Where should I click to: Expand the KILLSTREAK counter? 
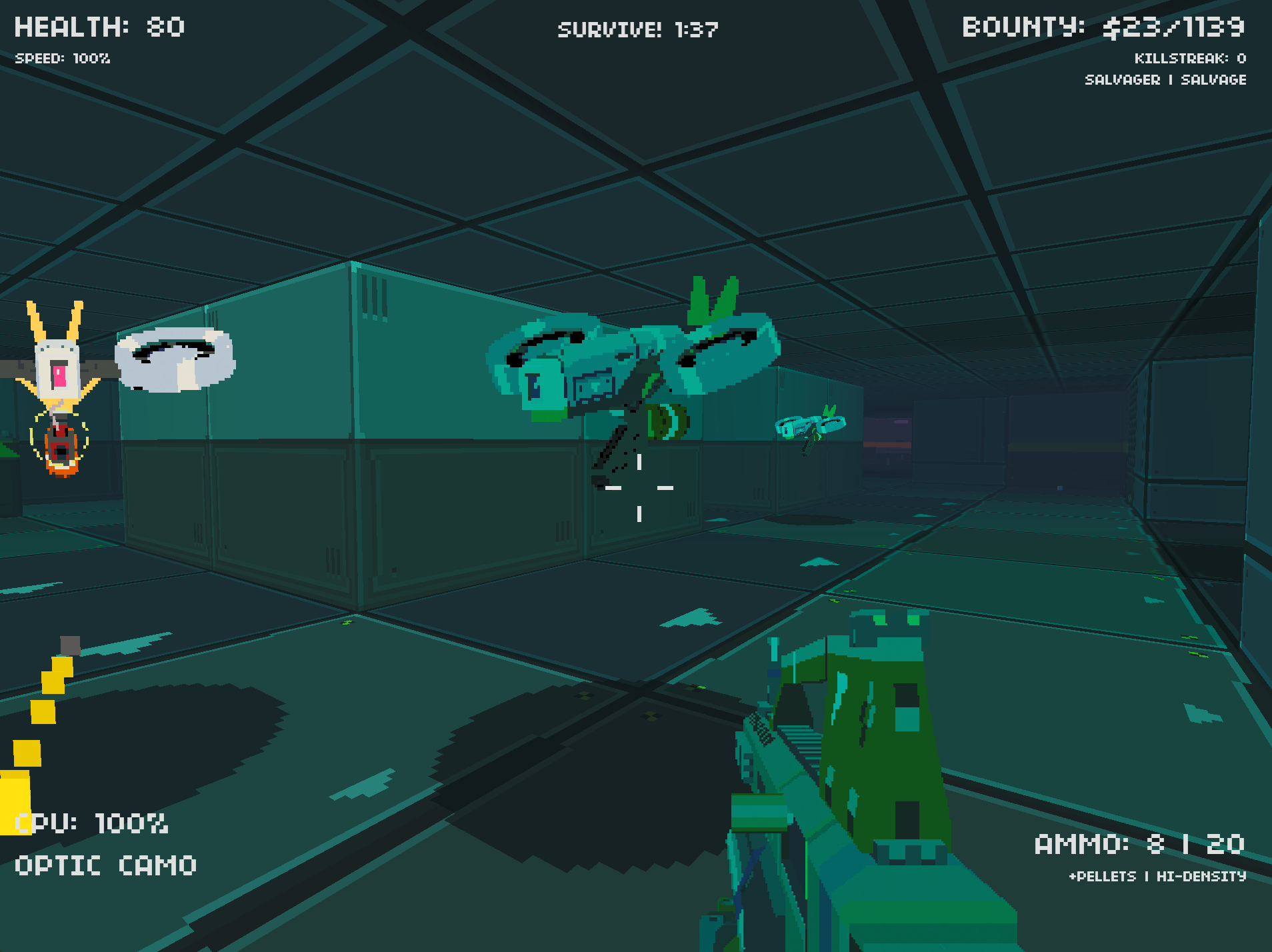tap(1189, 59)
